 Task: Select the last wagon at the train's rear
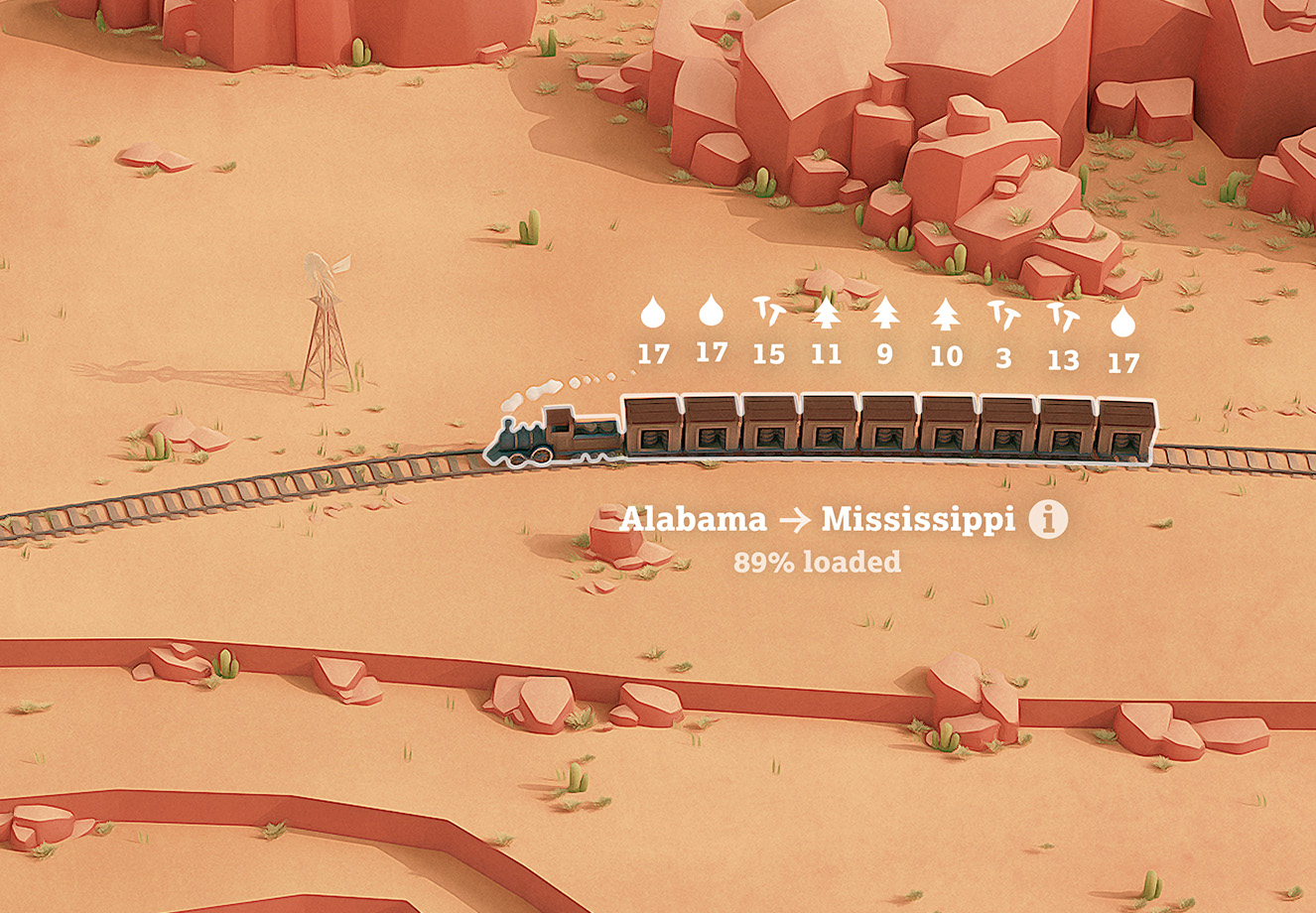click(1126, 429)
